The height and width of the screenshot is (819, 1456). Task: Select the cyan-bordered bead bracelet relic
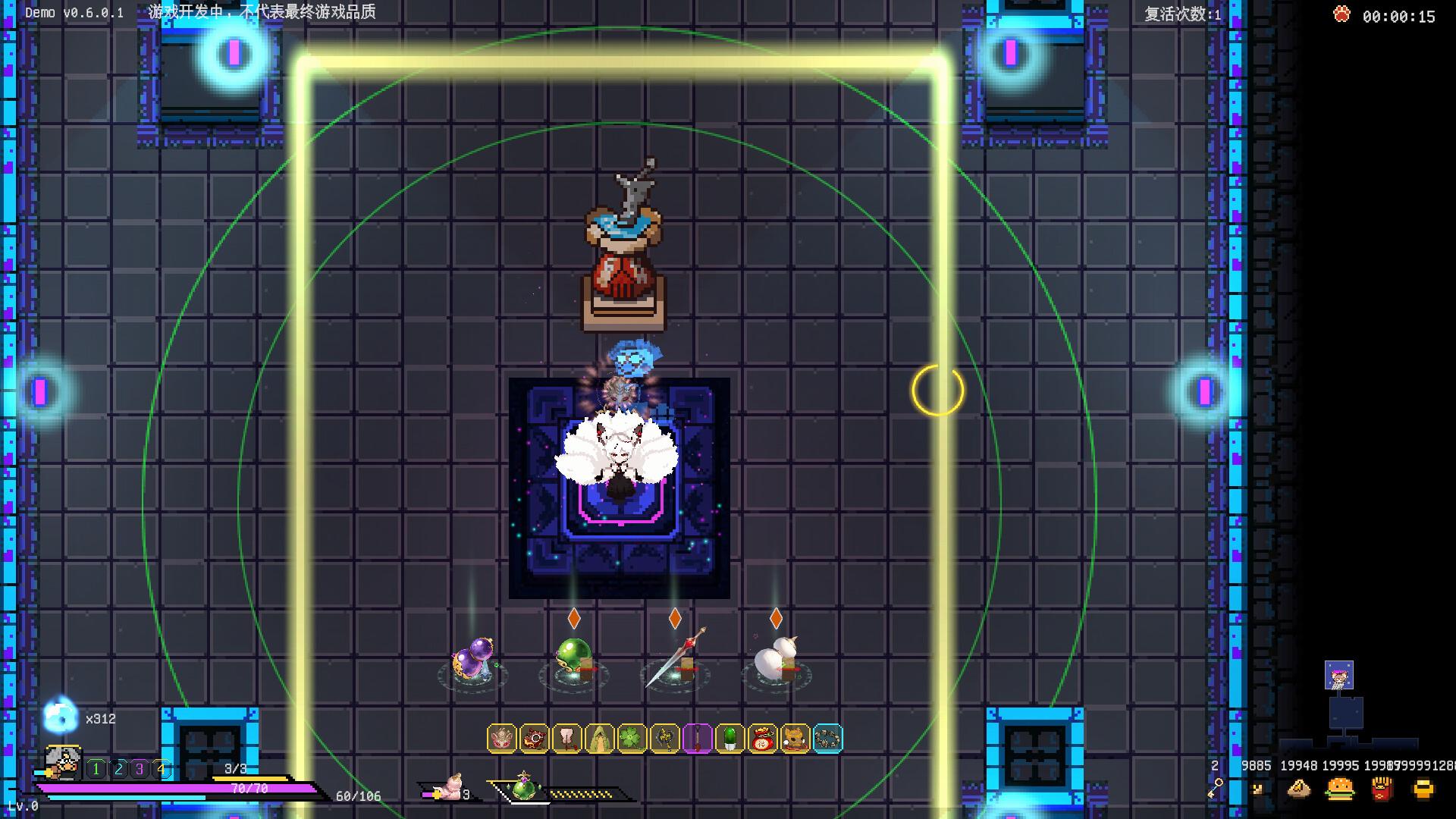coord(827,738)
